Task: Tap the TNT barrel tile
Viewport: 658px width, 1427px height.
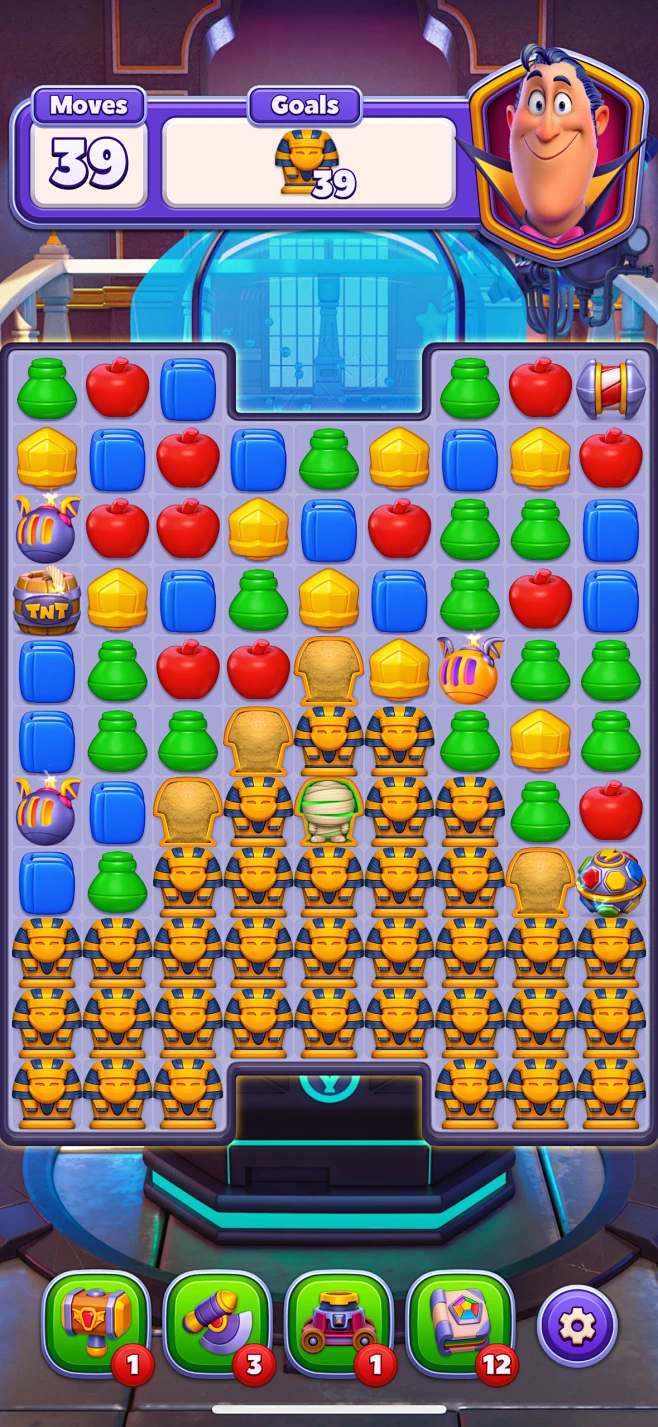Action: click(x=47, y=600)
